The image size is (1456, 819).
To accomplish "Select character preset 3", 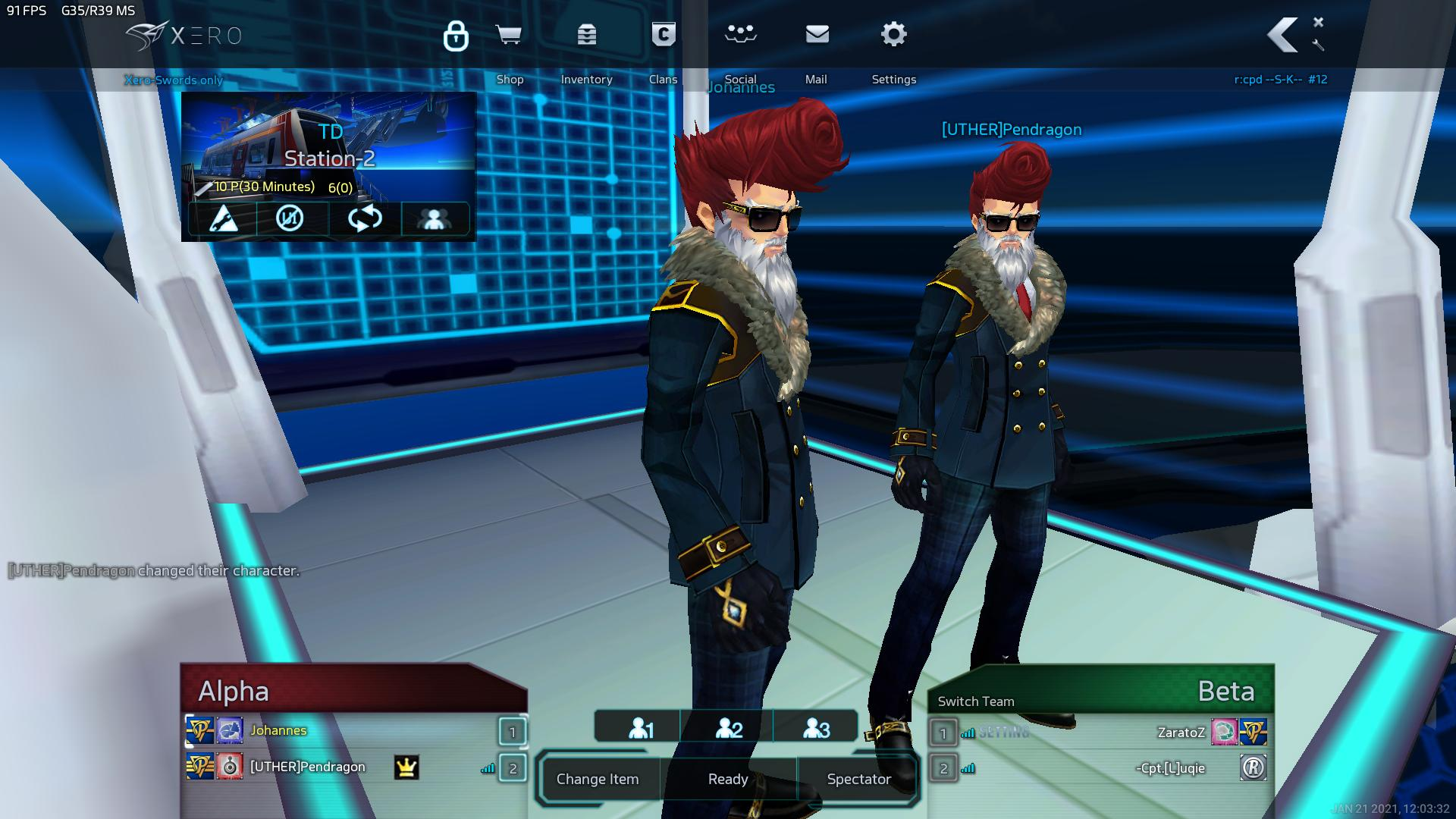I will [816, 729].
